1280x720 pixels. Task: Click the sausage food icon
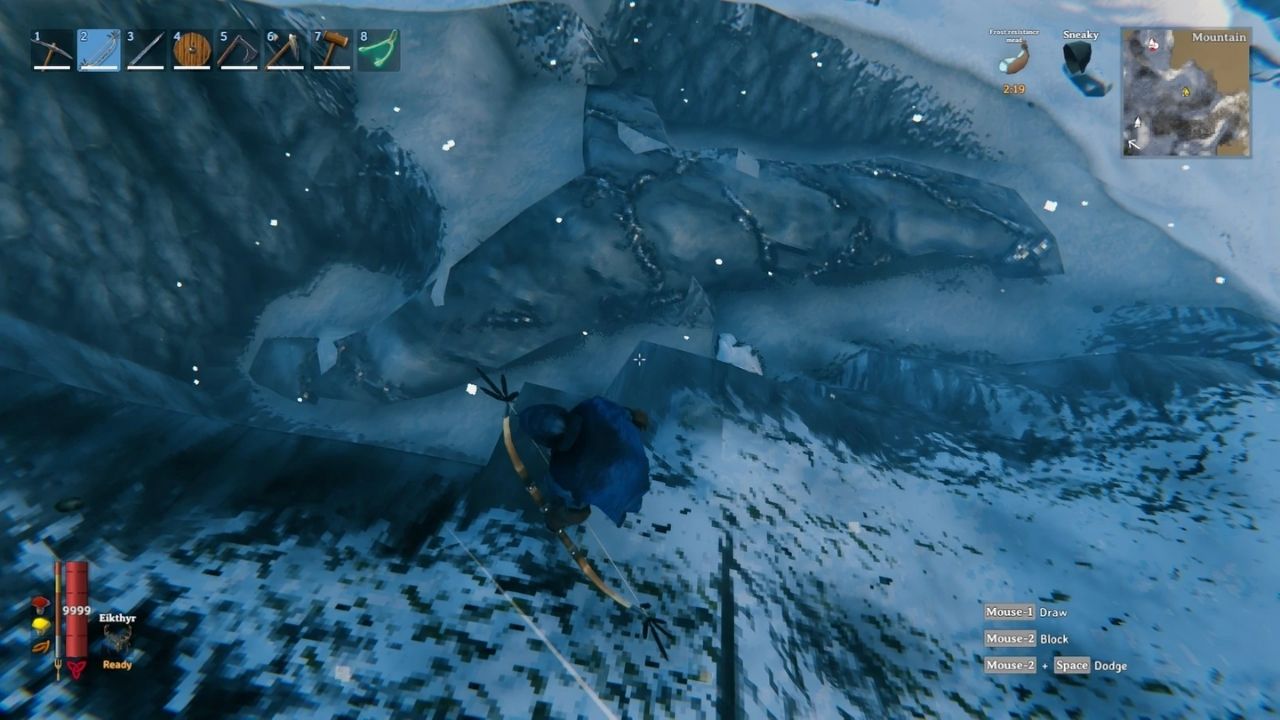tap(40, 647)
